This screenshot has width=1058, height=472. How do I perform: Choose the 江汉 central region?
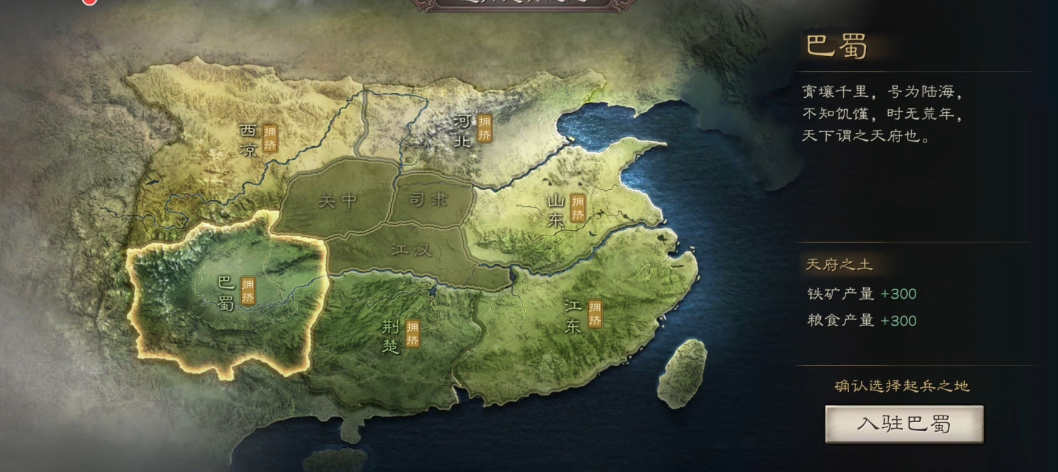click(410, 250)
